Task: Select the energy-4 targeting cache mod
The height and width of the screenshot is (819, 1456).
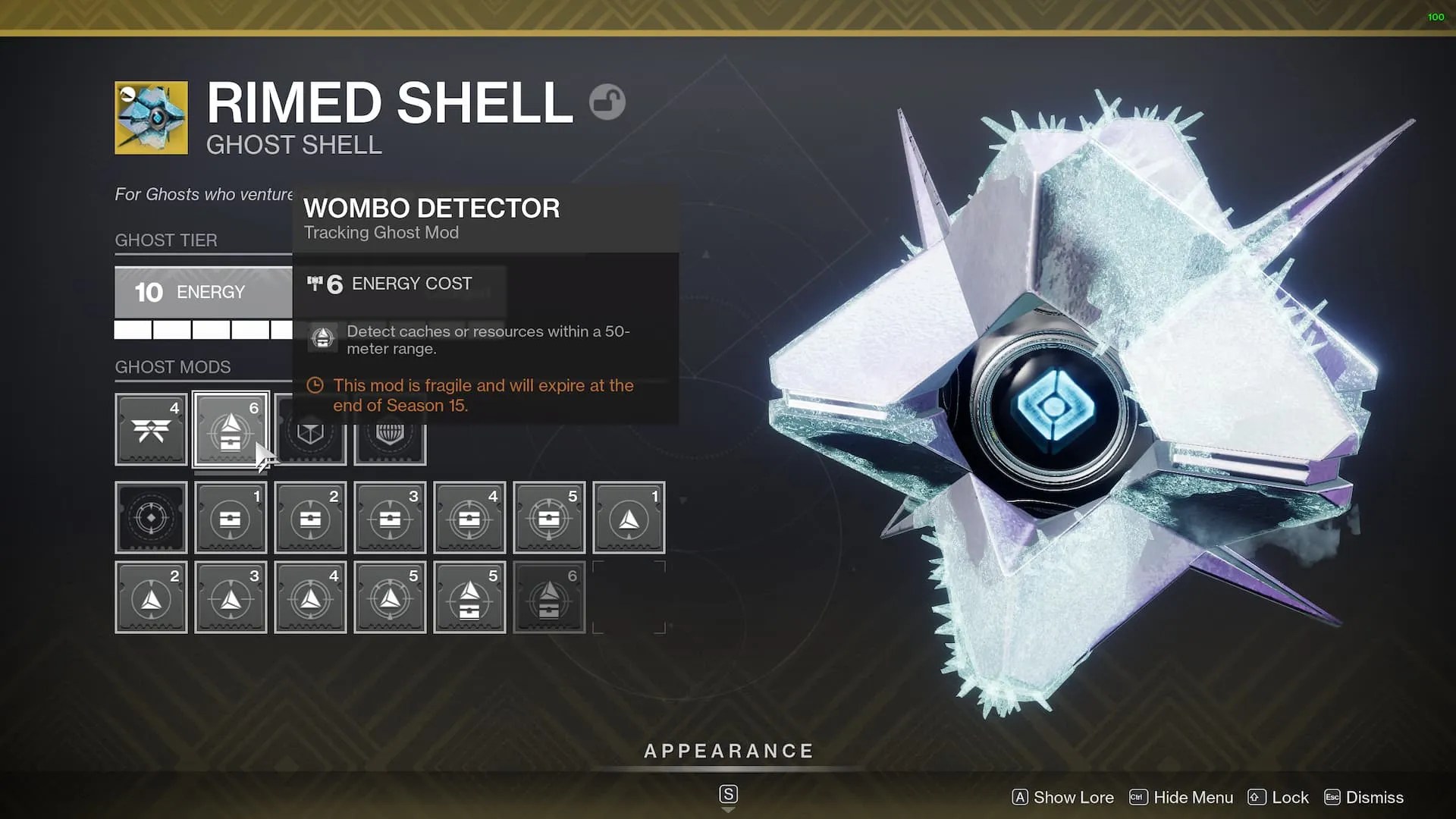Action: click(x=469, y=518)
